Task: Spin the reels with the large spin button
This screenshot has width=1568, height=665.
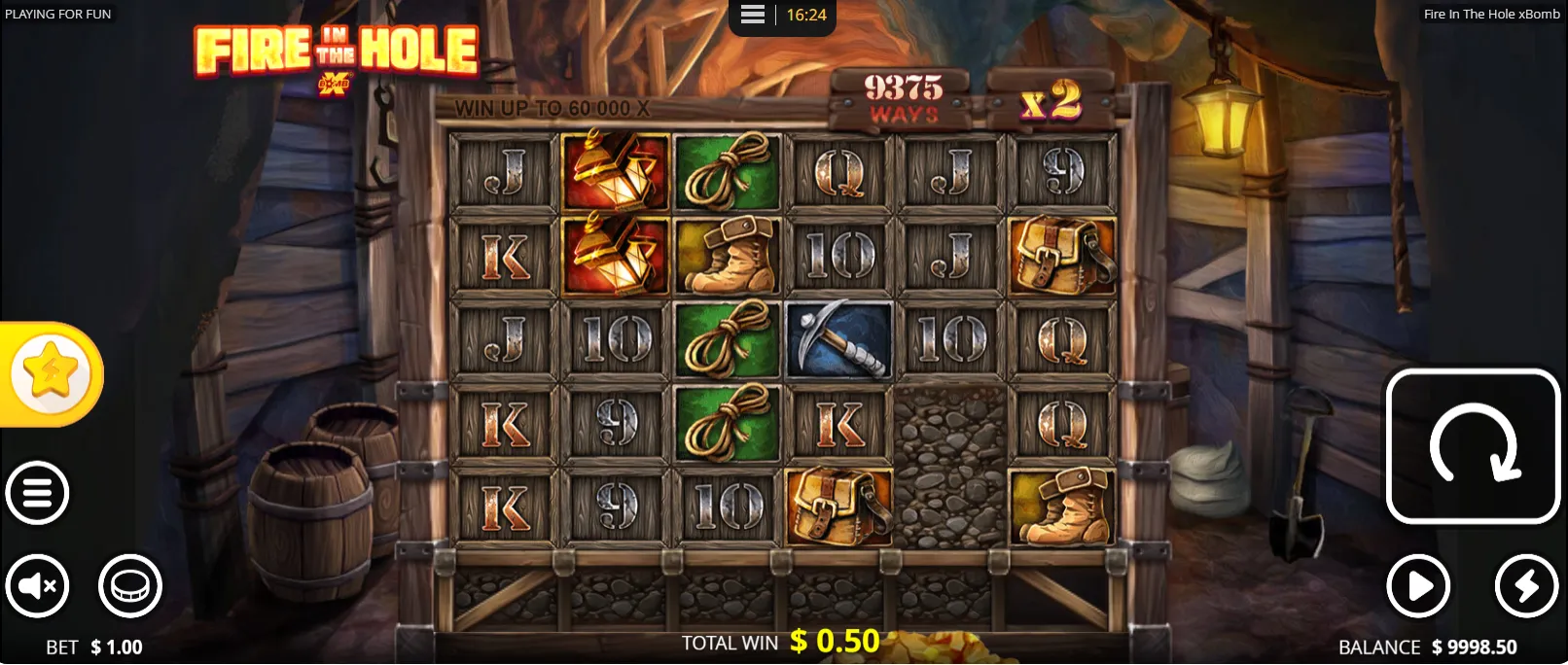Action: tap(1473, 446)
